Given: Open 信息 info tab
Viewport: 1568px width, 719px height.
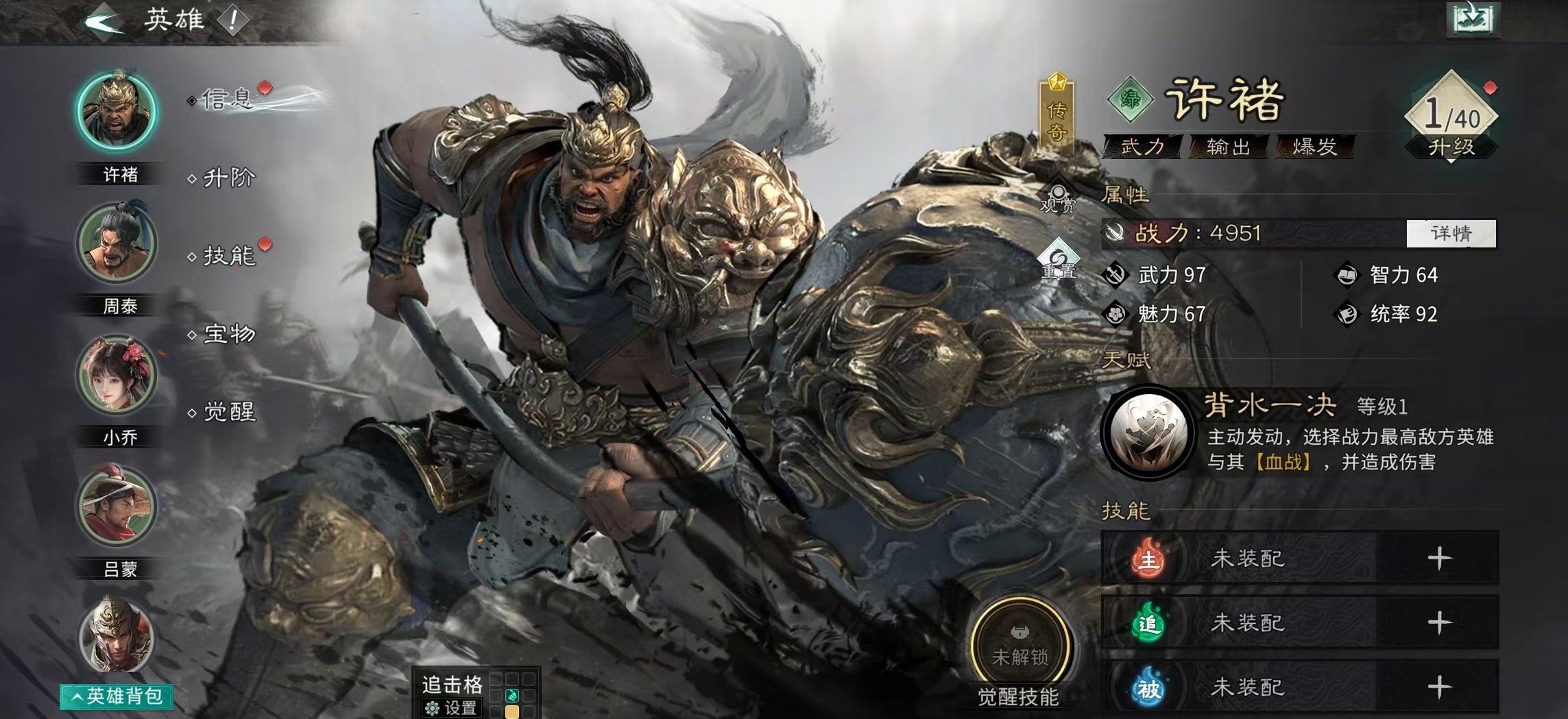Looking at the screenshot, I should (228, 100).
